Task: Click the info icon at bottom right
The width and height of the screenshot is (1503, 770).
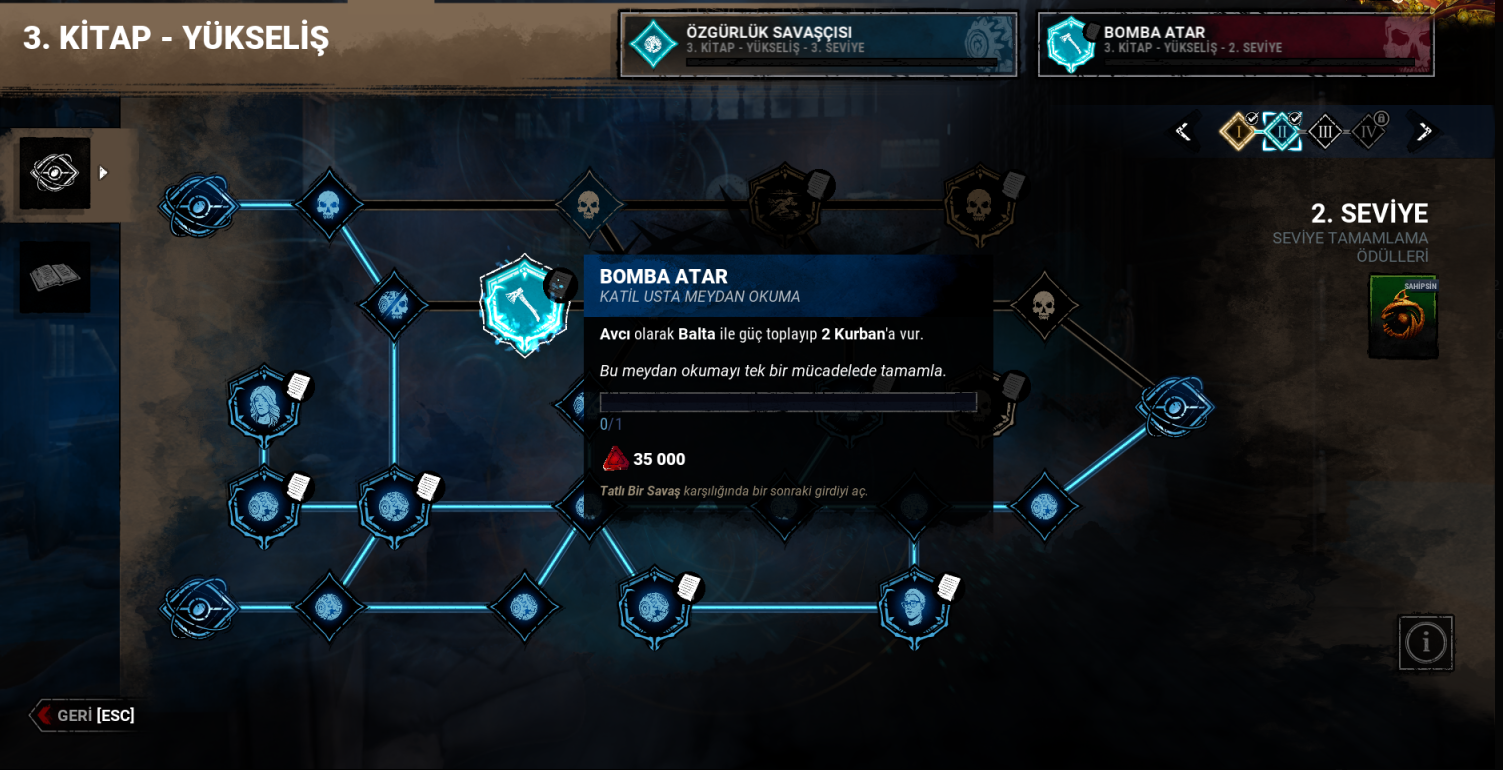Action: pos(1426,642)
